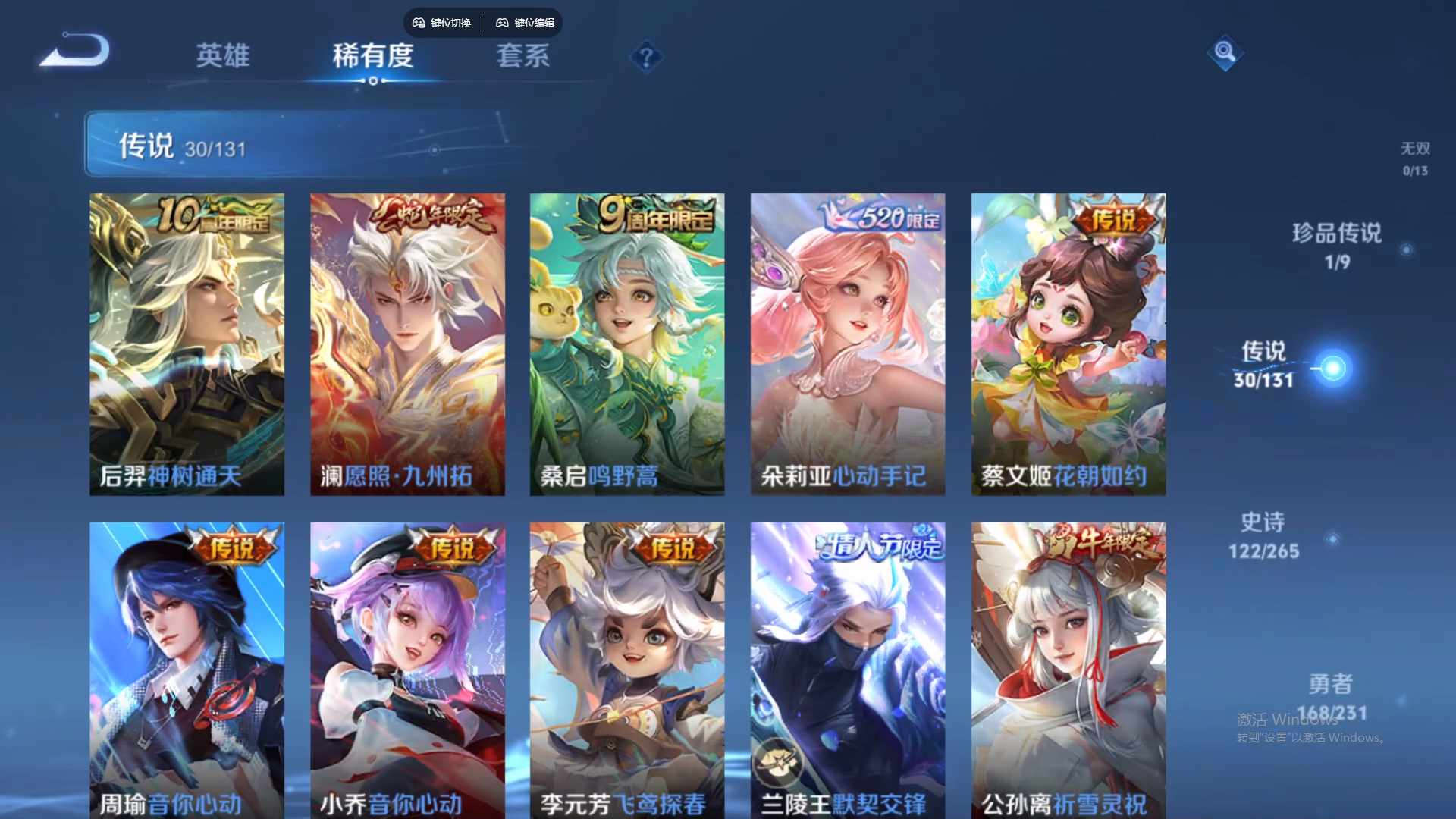The height and width of the screenshot is (819, 1456).
Task: Select the 蔡文姬 花朝如约 skin
Action: (1068, 343)
